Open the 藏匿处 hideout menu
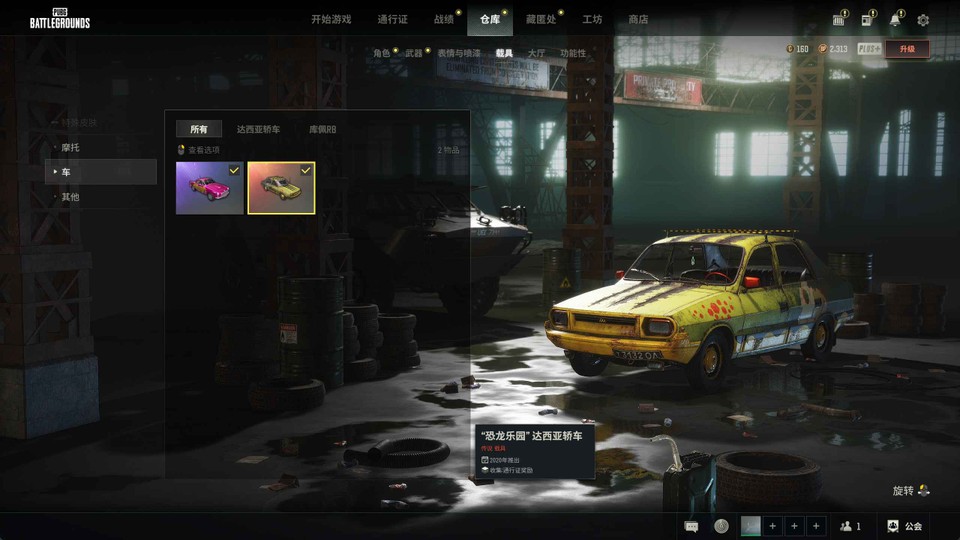This screenshot has width=960, height=540. point(541,19)
